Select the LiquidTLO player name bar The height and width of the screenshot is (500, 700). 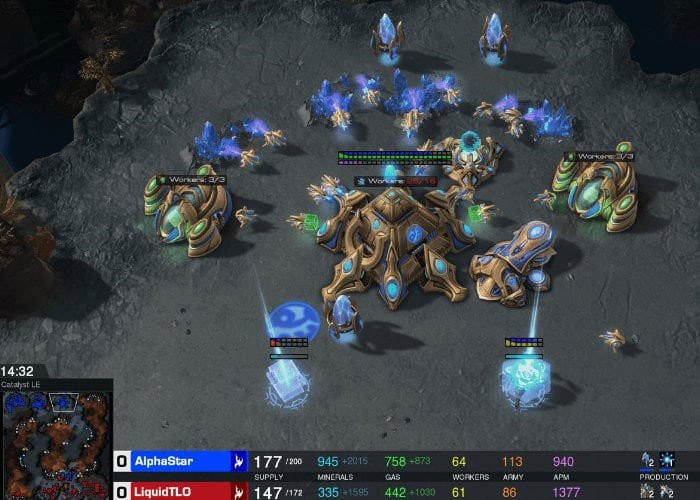pos(180,491)
